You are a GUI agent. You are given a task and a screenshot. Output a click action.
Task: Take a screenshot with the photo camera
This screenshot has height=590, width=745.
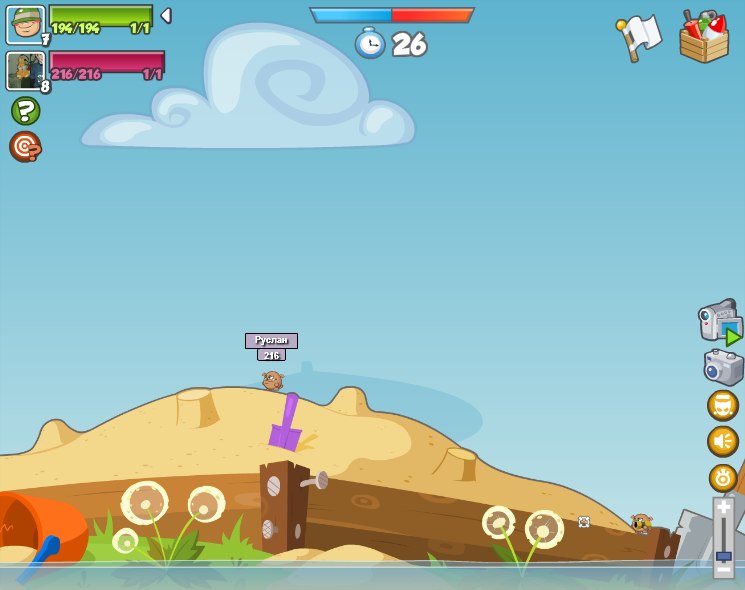click(x=723, y=367)
